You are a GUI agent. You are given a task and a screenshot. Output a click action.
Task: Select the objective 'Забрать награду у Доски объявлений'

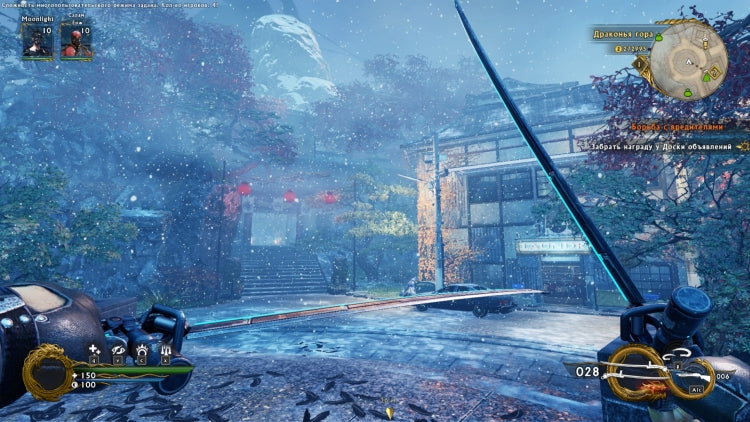669,146
